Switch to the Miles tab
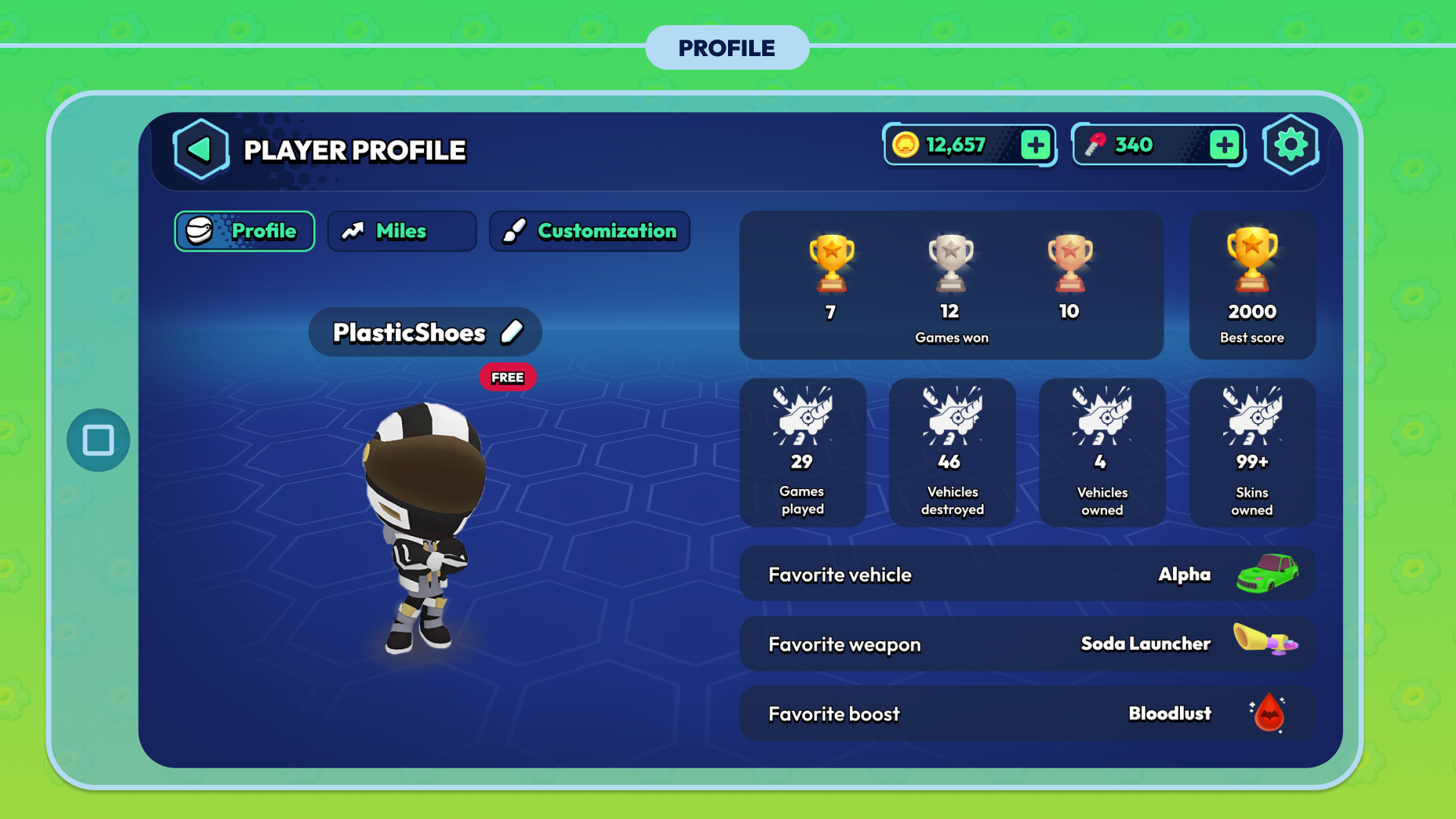The width and height of the screenshot is (1456, 819). pyautogui.click(x=402, y=231)
